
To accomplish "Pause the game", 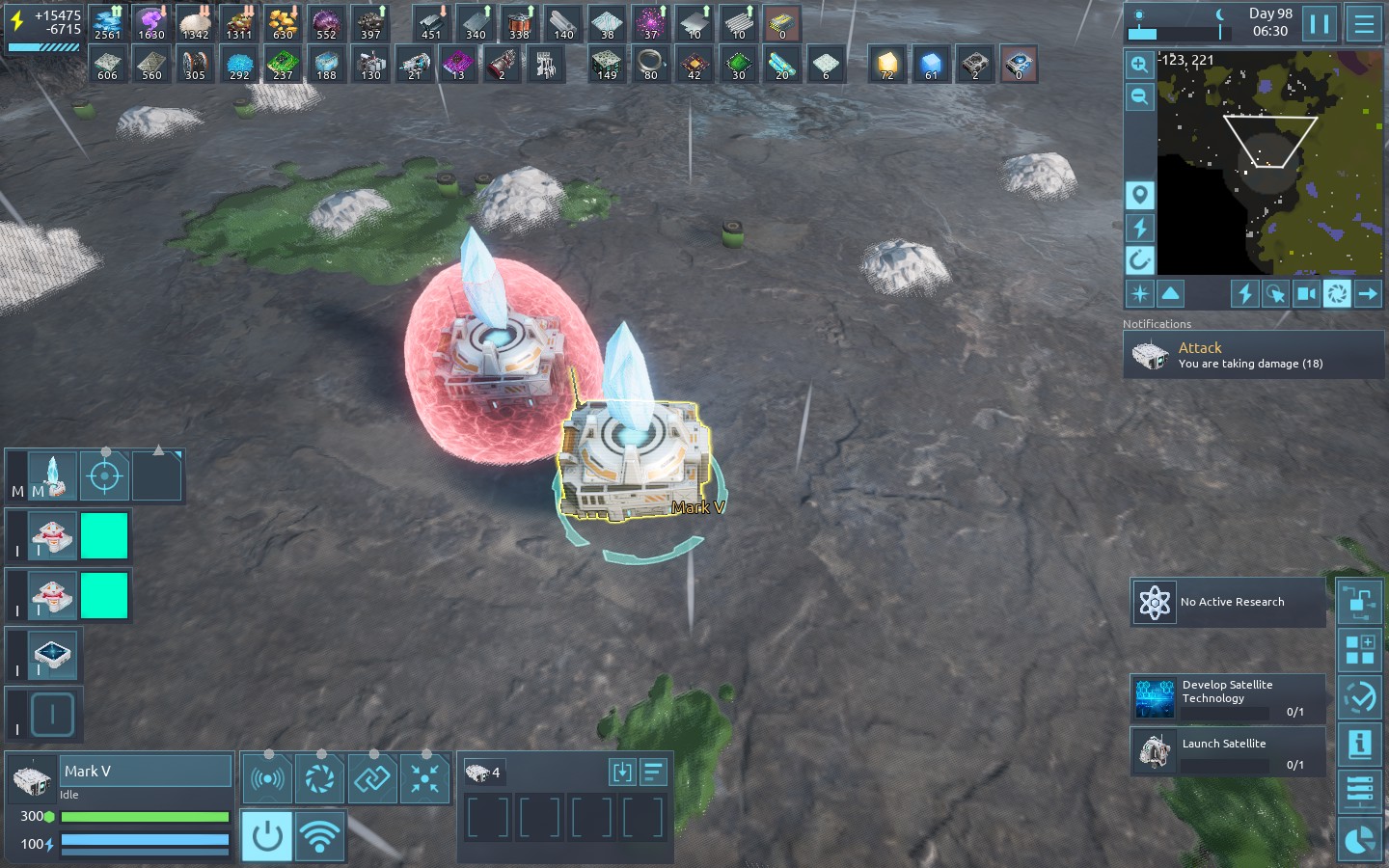I will click(x=1319, y=23).
